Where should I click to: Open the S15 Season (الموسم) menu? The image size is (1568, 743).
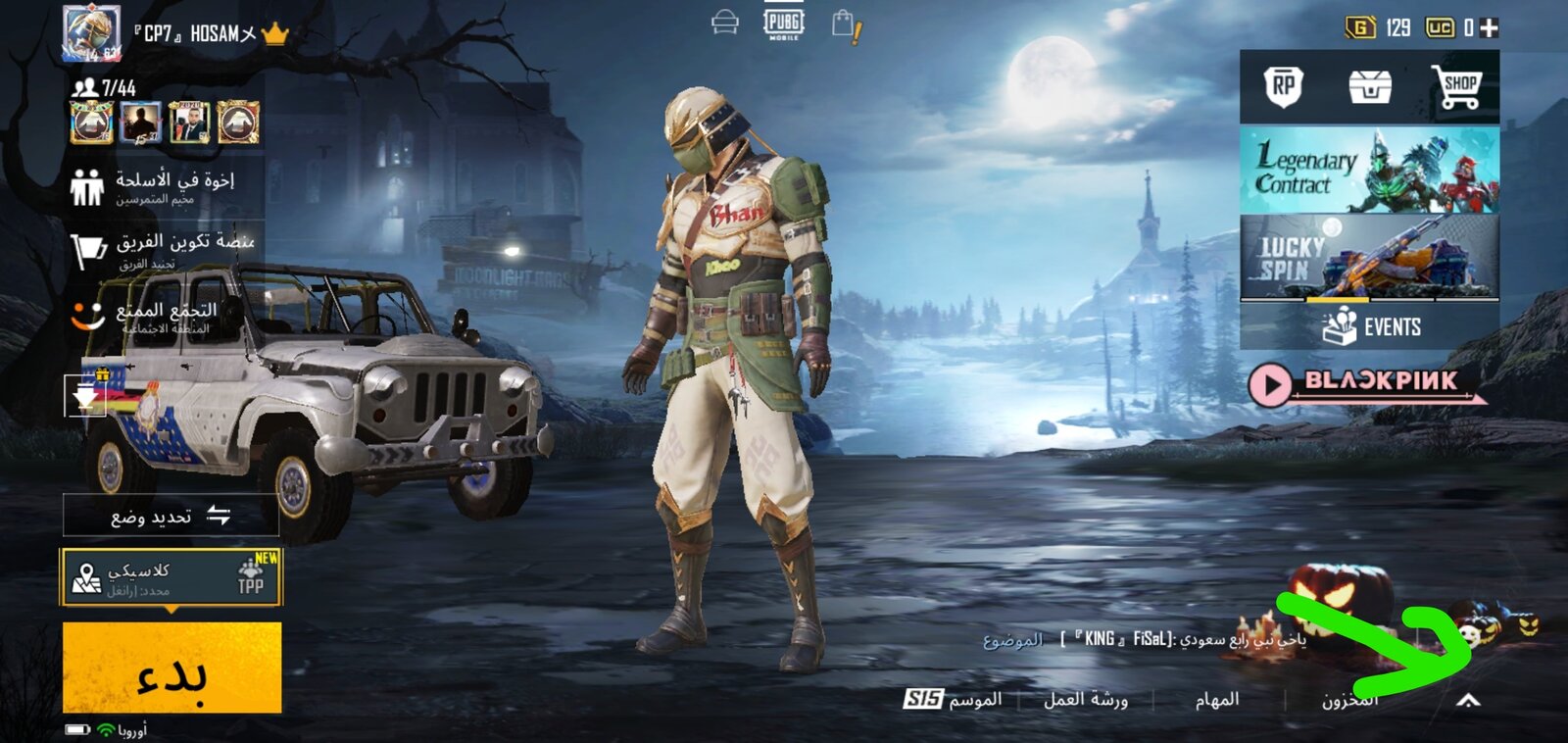pyautogui.click(x=953, y=699)
